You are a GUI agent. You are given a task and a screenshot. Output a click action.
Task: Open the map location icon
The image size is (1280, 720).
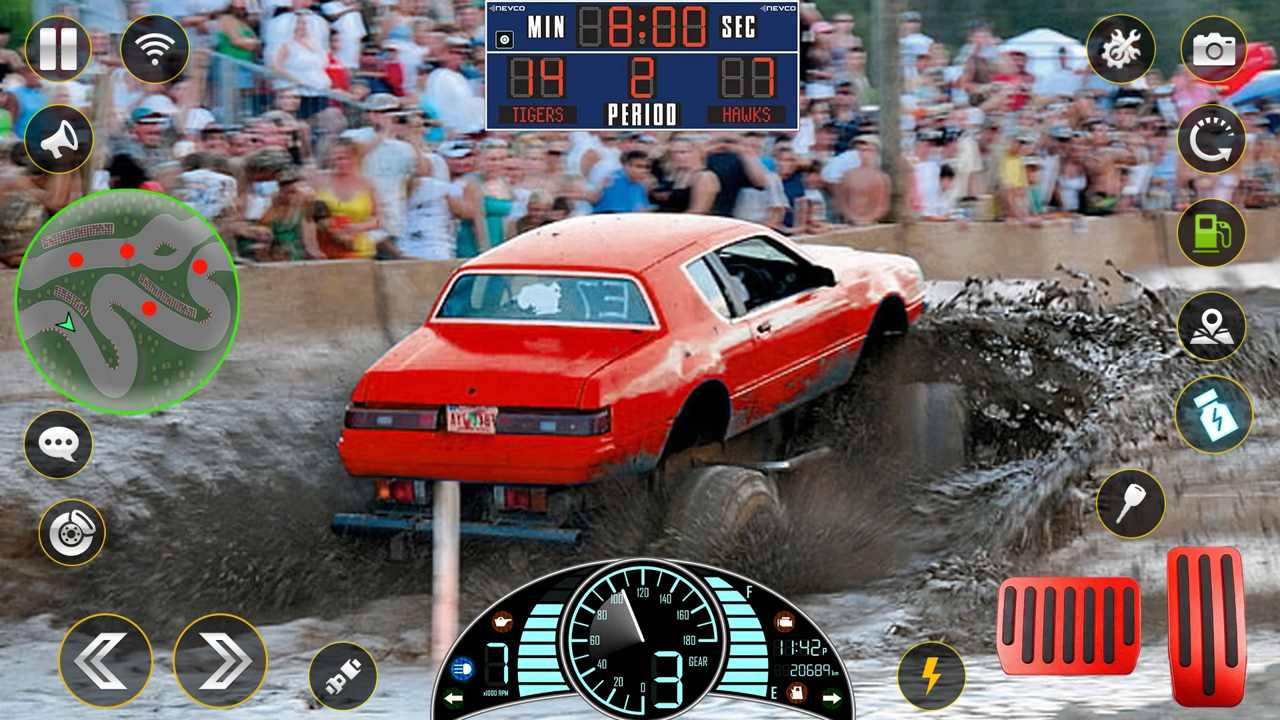(1213, 326)
